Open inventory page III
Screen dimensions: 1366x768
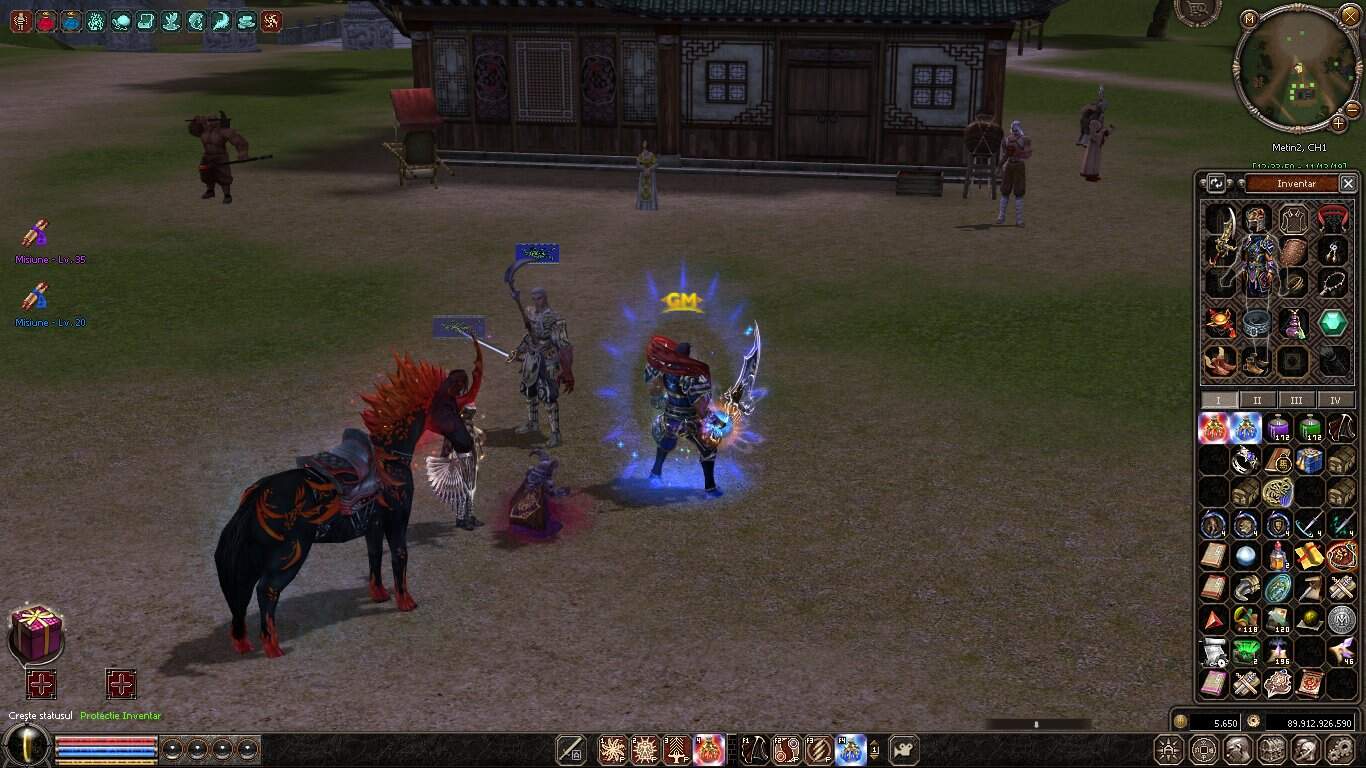(1296, 400)
